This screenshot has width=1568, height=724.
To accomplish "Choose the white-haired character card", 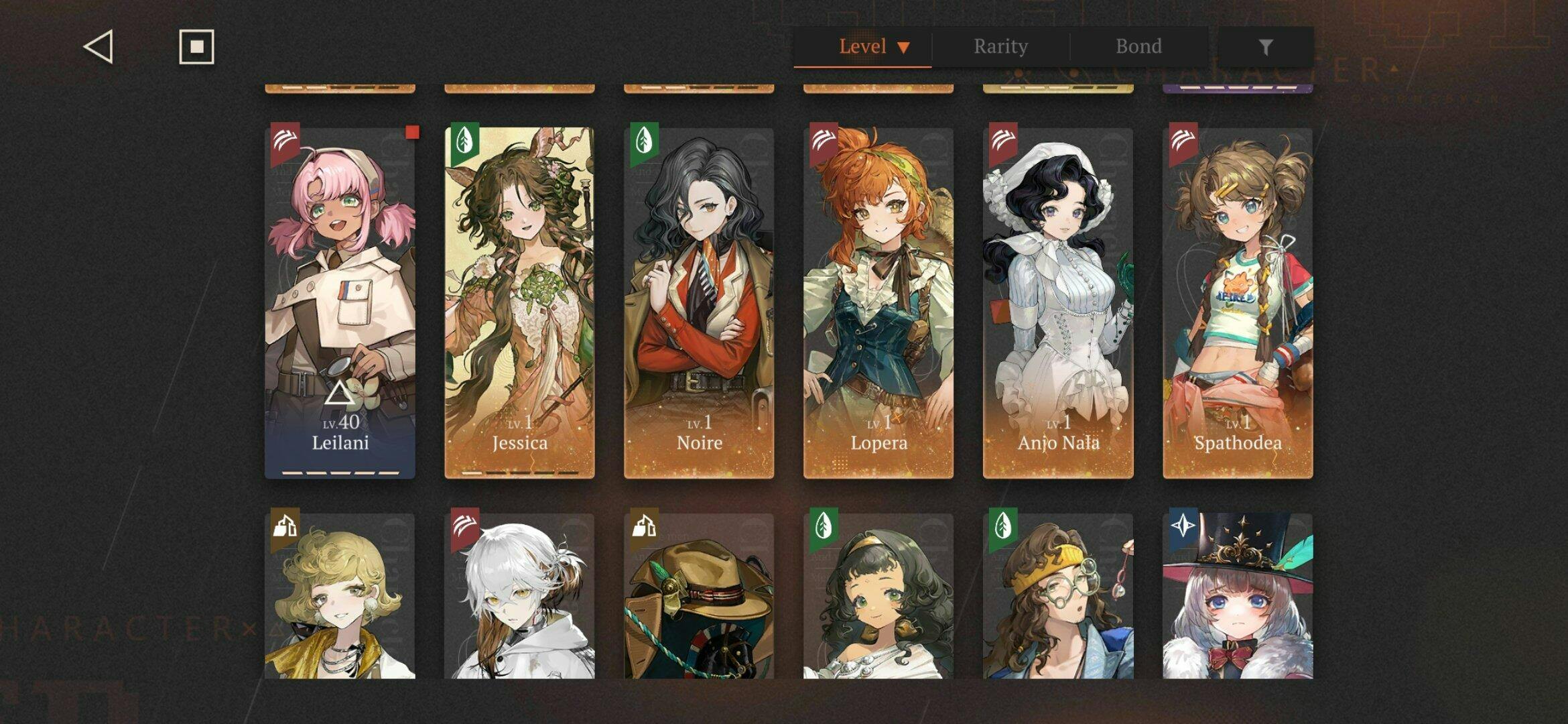I will point(519,597).
